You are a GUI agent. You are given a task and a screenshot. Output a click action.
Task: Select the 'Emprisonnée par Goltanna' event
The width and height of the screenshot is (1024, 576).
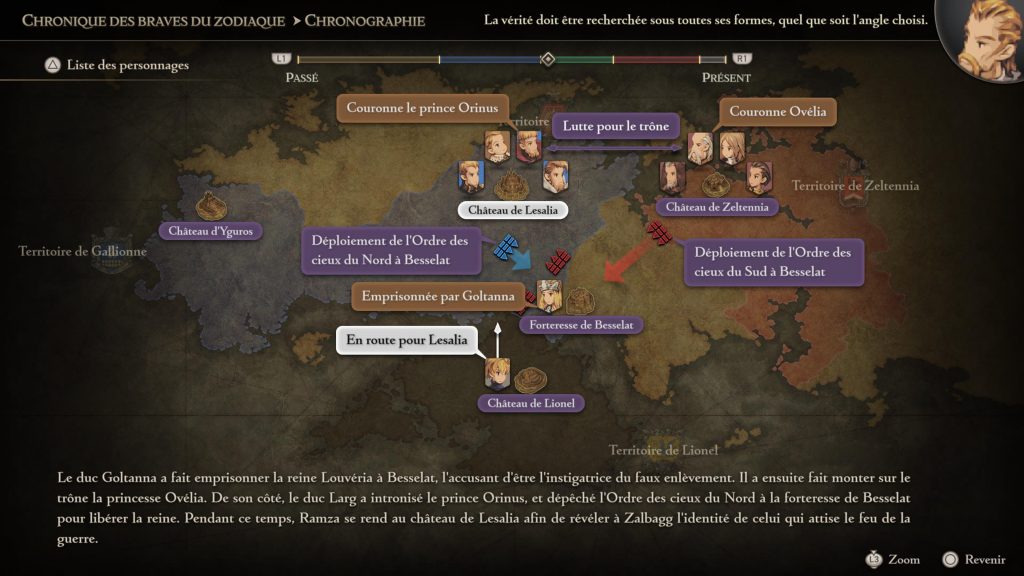click(438, 296)
